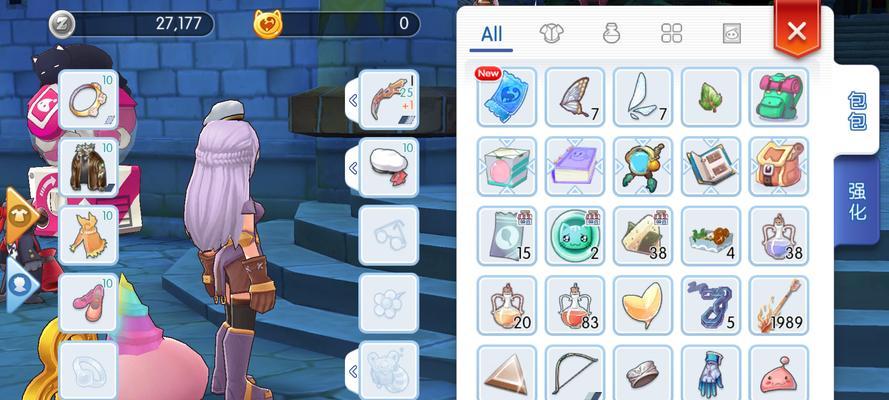Image resolution: width=889 pixels, height=400 pixels.
Task: Choose the butterfly wing item stack
Action: (x=575, y=97)
